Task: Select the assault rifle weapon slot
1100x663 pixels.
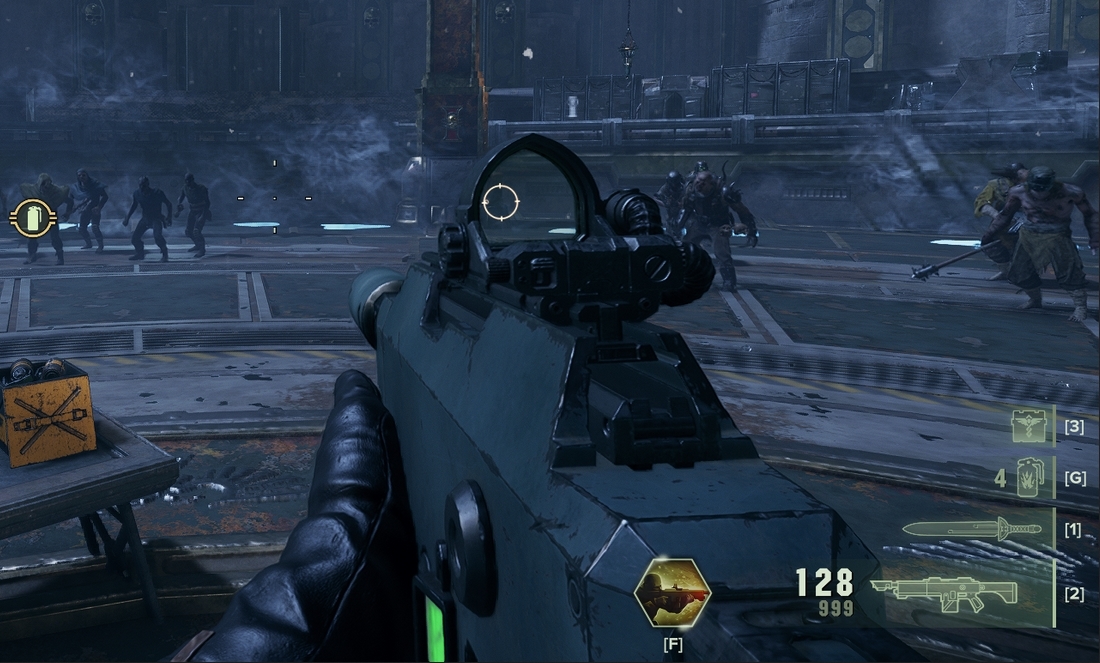Action: (x=943, y=594)
